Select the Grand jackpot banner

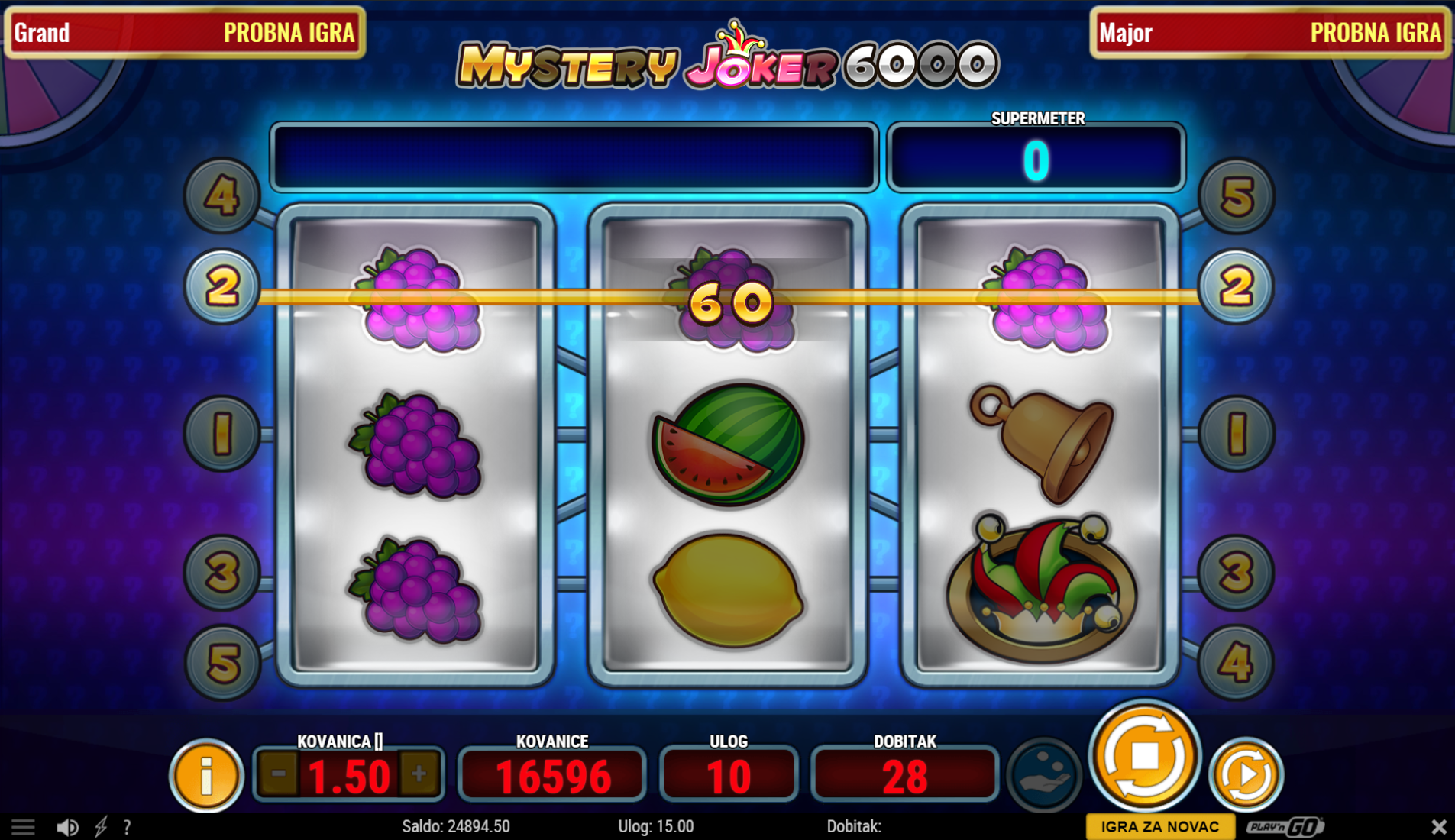pyautogui.click(x=185, y=32)
